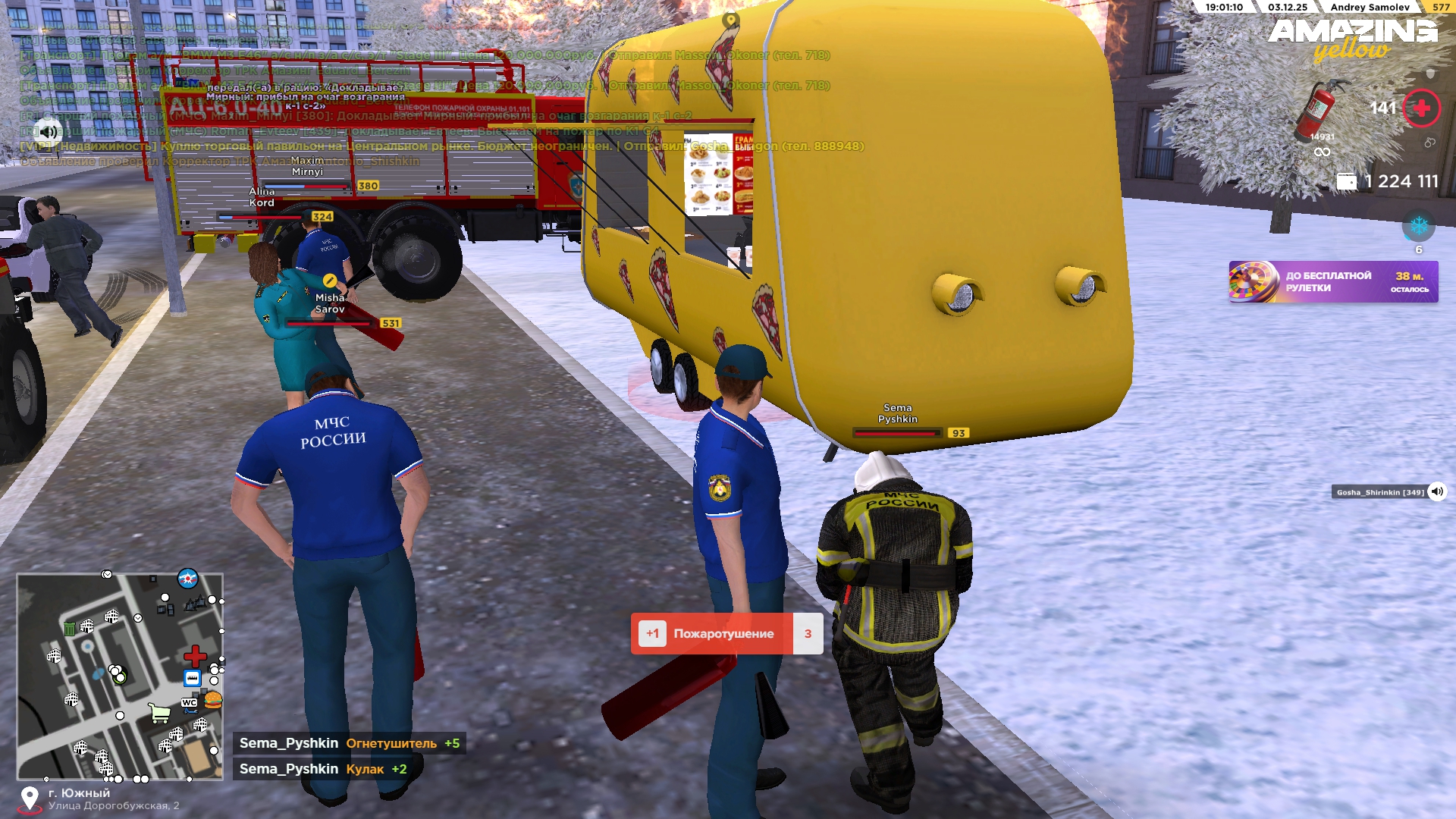Open the minimap

[120, 676]
